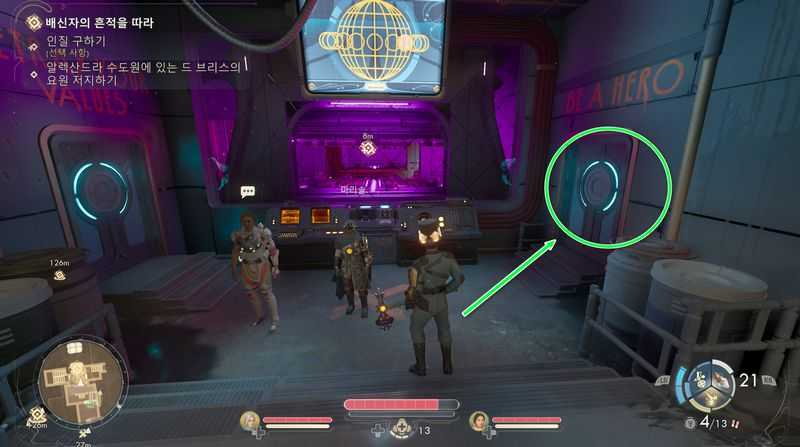Use the medical inhaler icon showing 13

402,429
